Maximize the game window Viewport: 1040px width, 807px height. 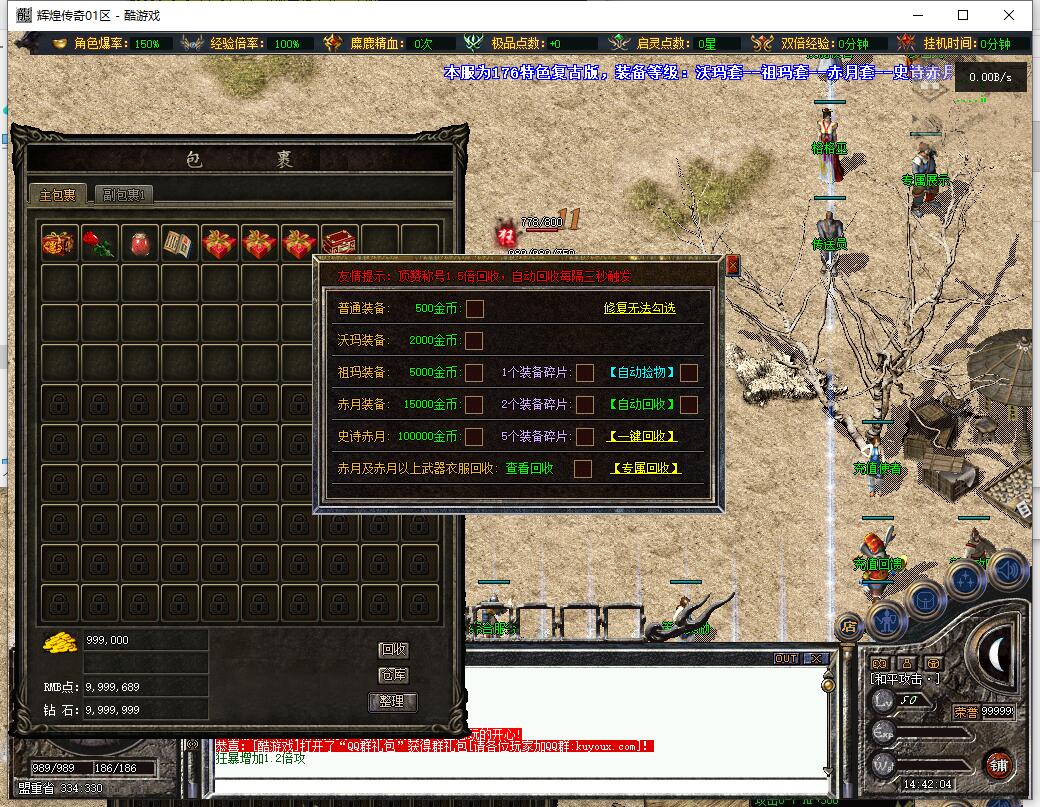coord(963,15)
